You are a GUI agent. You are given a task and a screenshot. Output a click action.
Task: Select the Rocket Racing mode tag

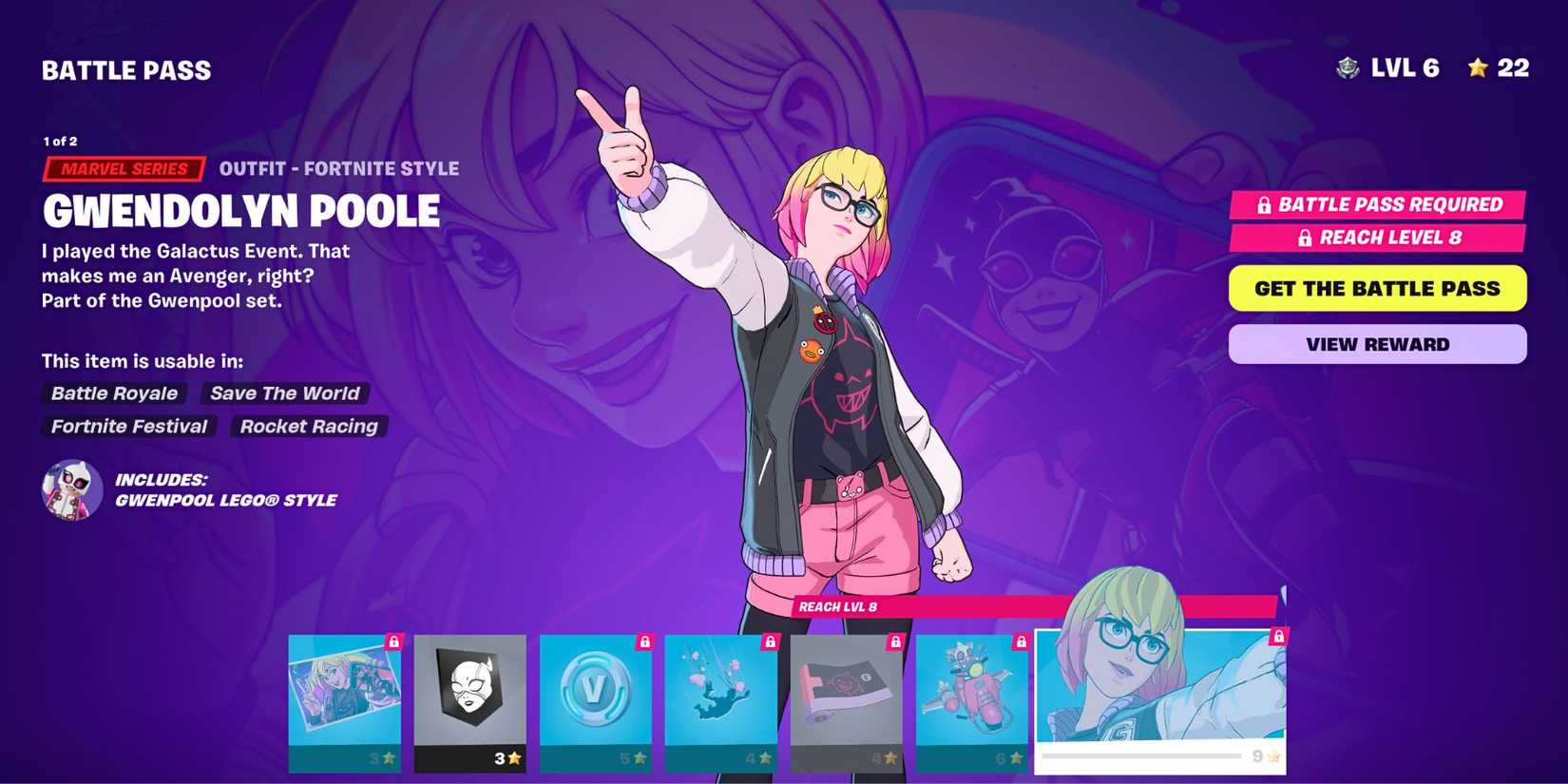(x=307, y=426)
